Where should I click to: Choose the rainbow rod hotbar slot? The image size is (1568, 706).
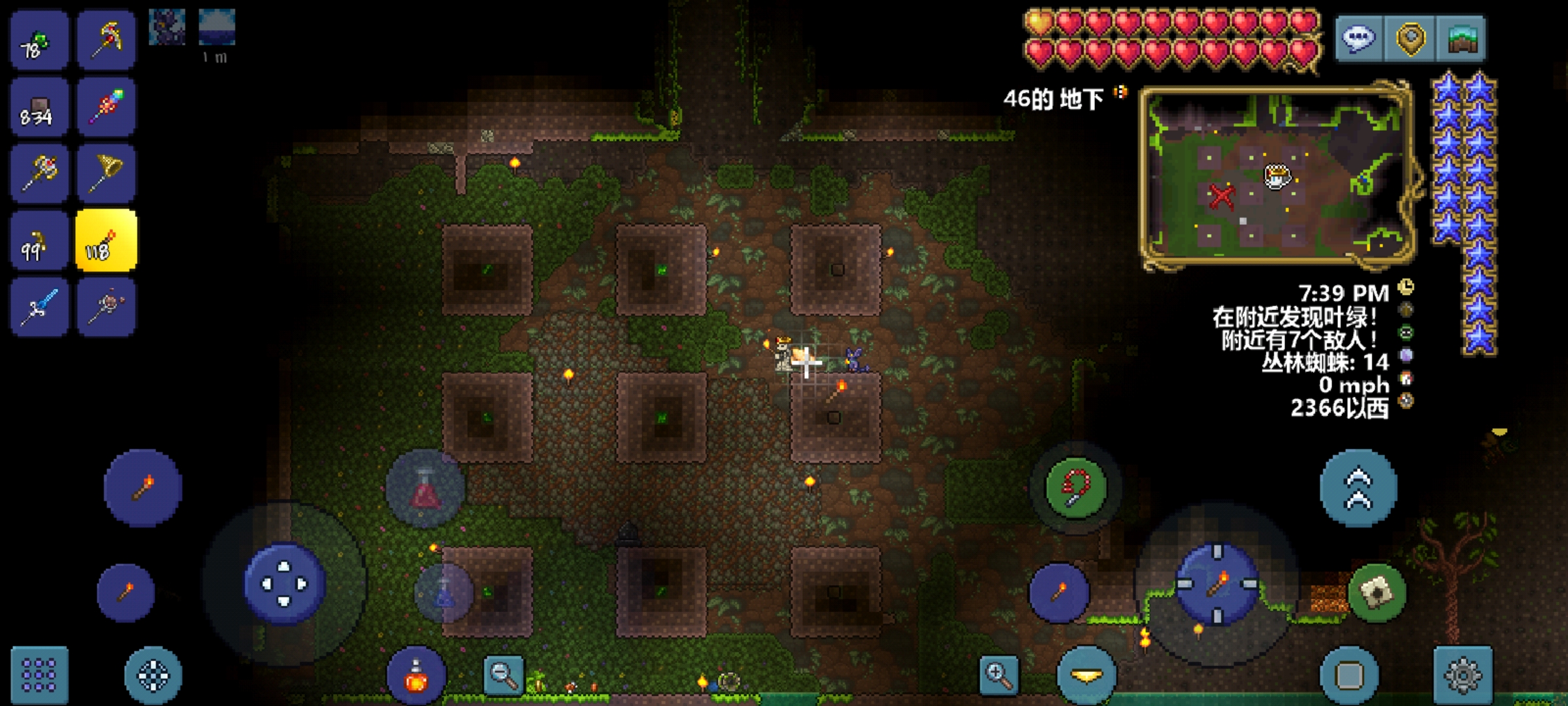click(x=106, y=107)
